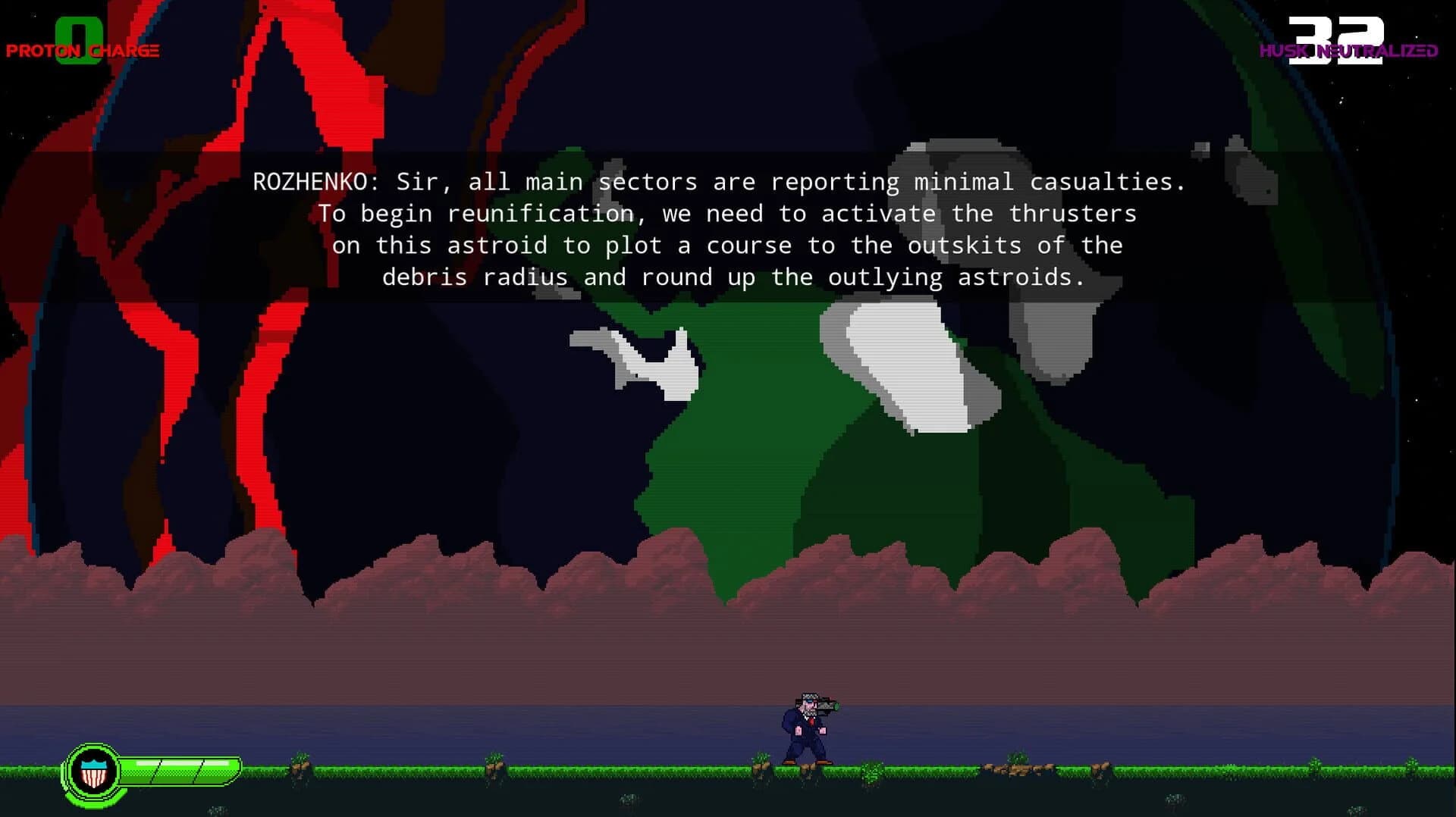
Task: Click the PROTON CHARGE red text
Action: coord(82,52)
